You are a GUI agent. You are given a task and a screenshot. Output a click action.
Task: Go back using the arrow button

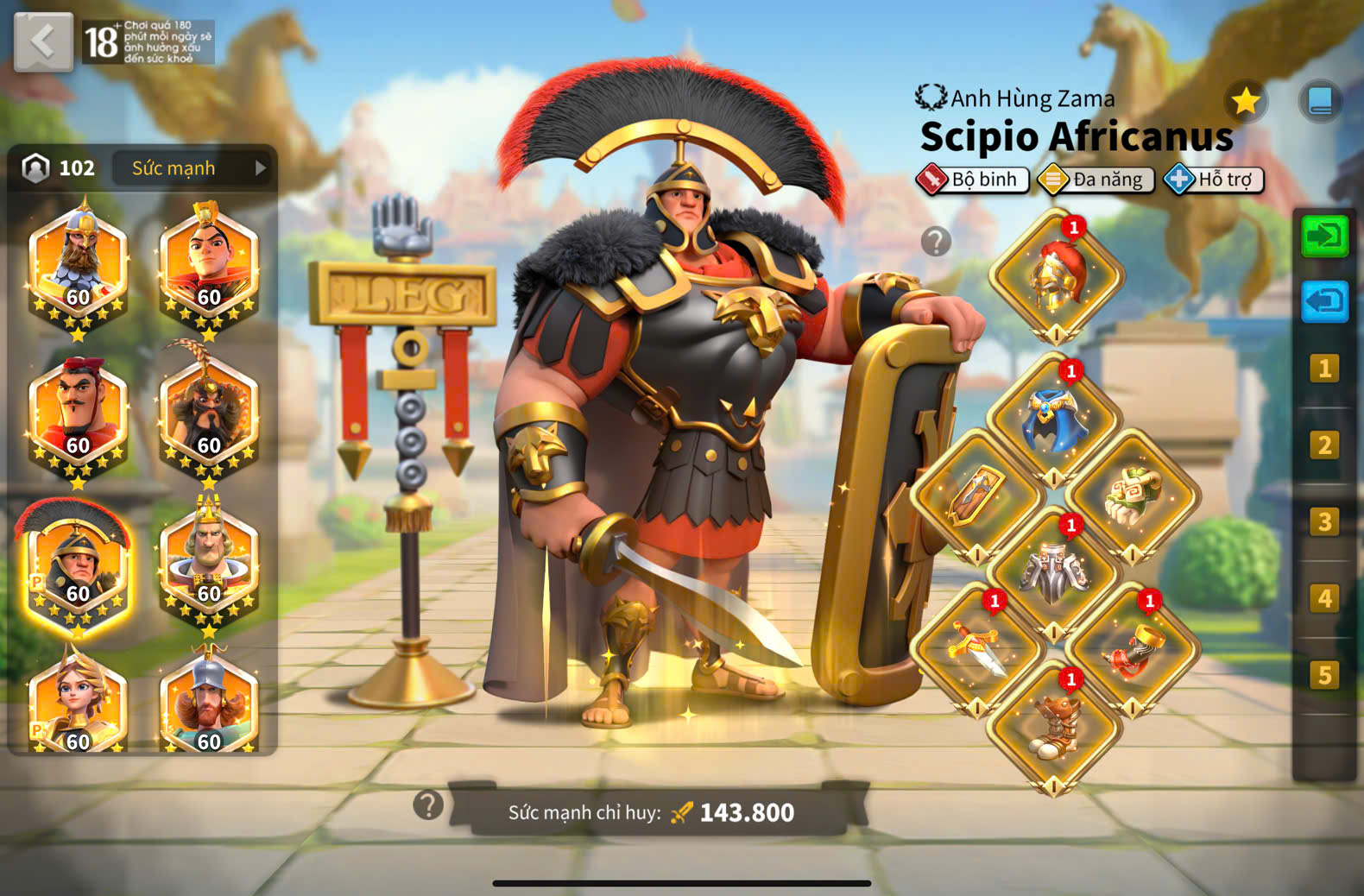pyautogui.click(x=43, y=41)
